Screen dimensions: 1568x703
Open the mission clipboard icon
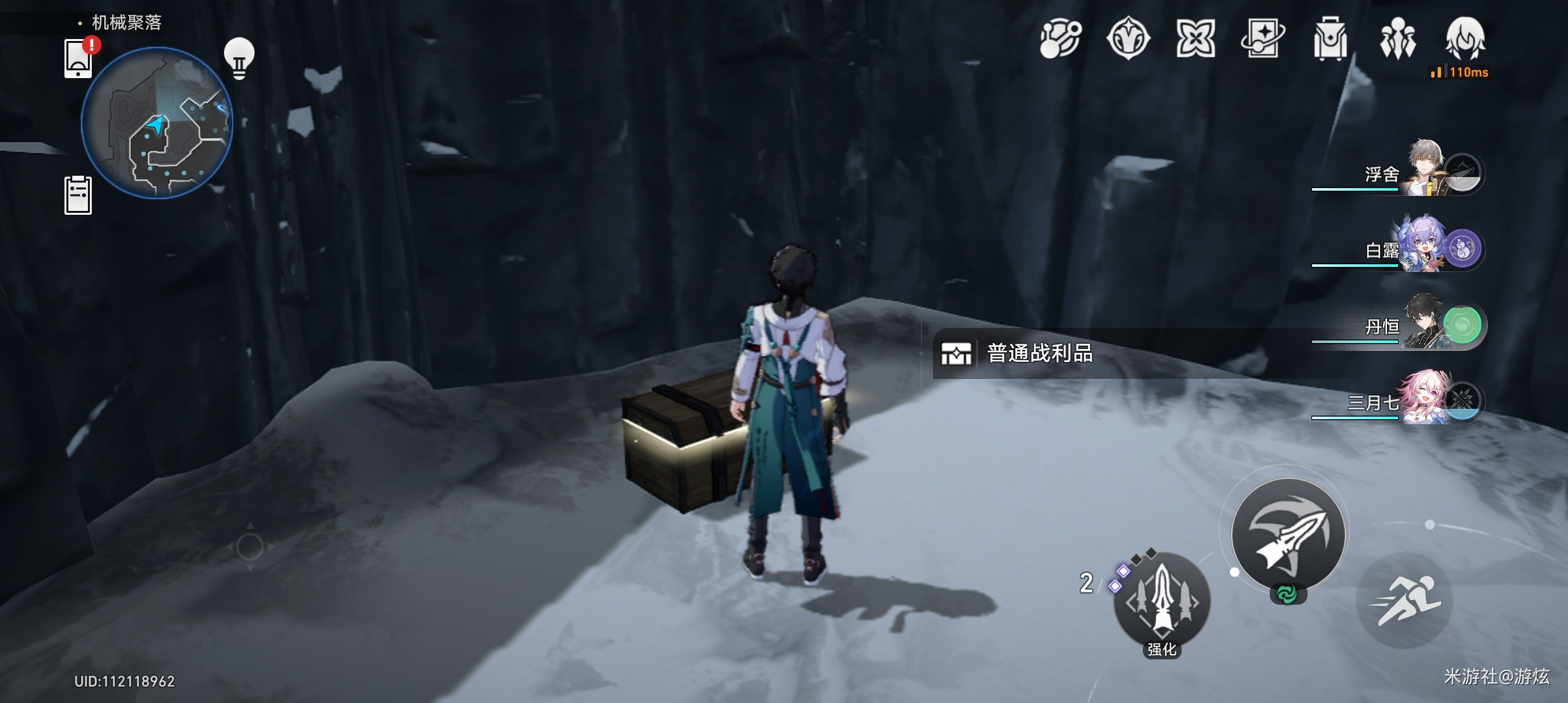pyautogui.click(x=78, y=195)
